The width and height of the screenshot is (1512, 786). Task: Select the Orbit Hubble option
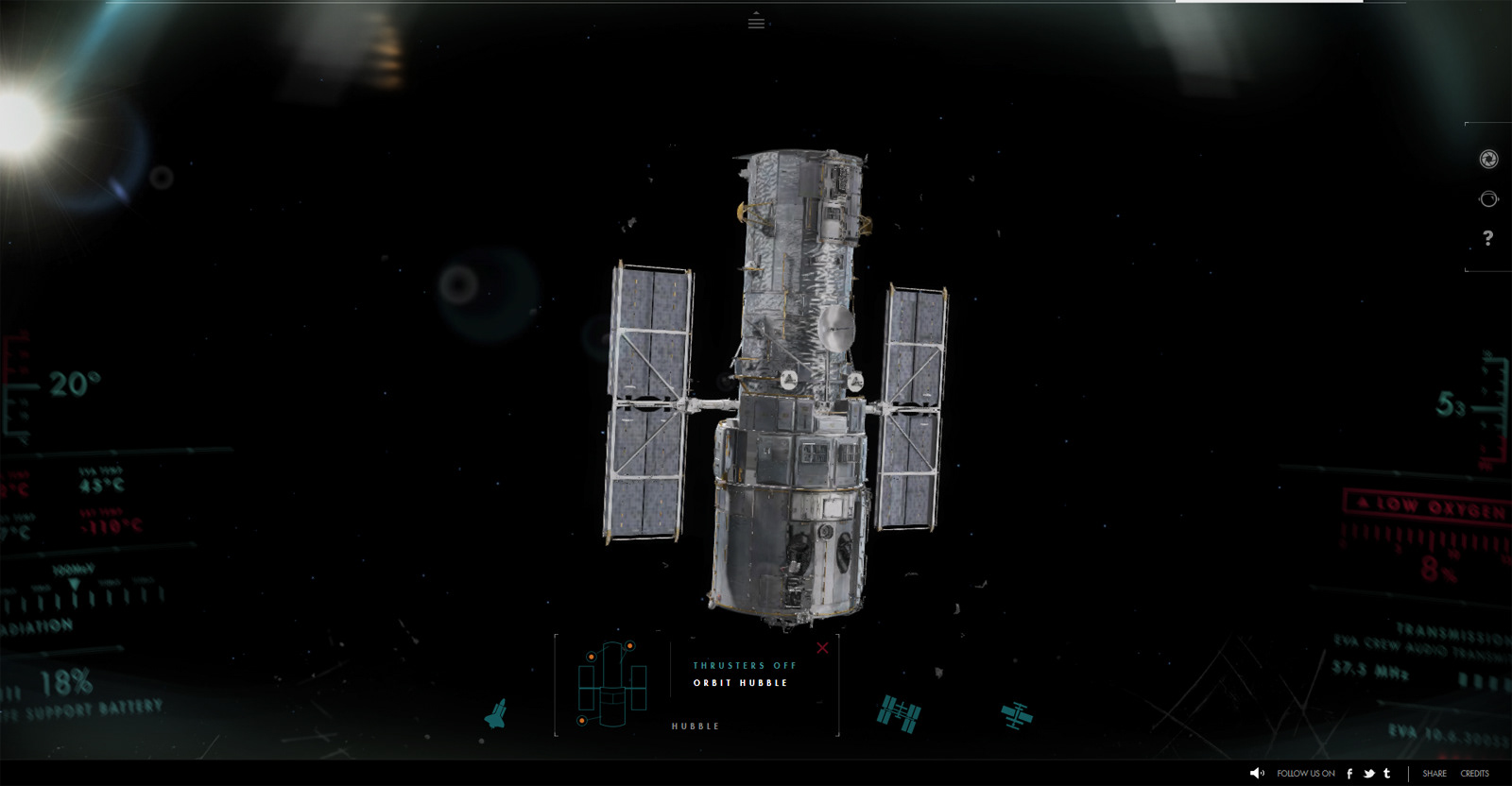pos(740,683)
